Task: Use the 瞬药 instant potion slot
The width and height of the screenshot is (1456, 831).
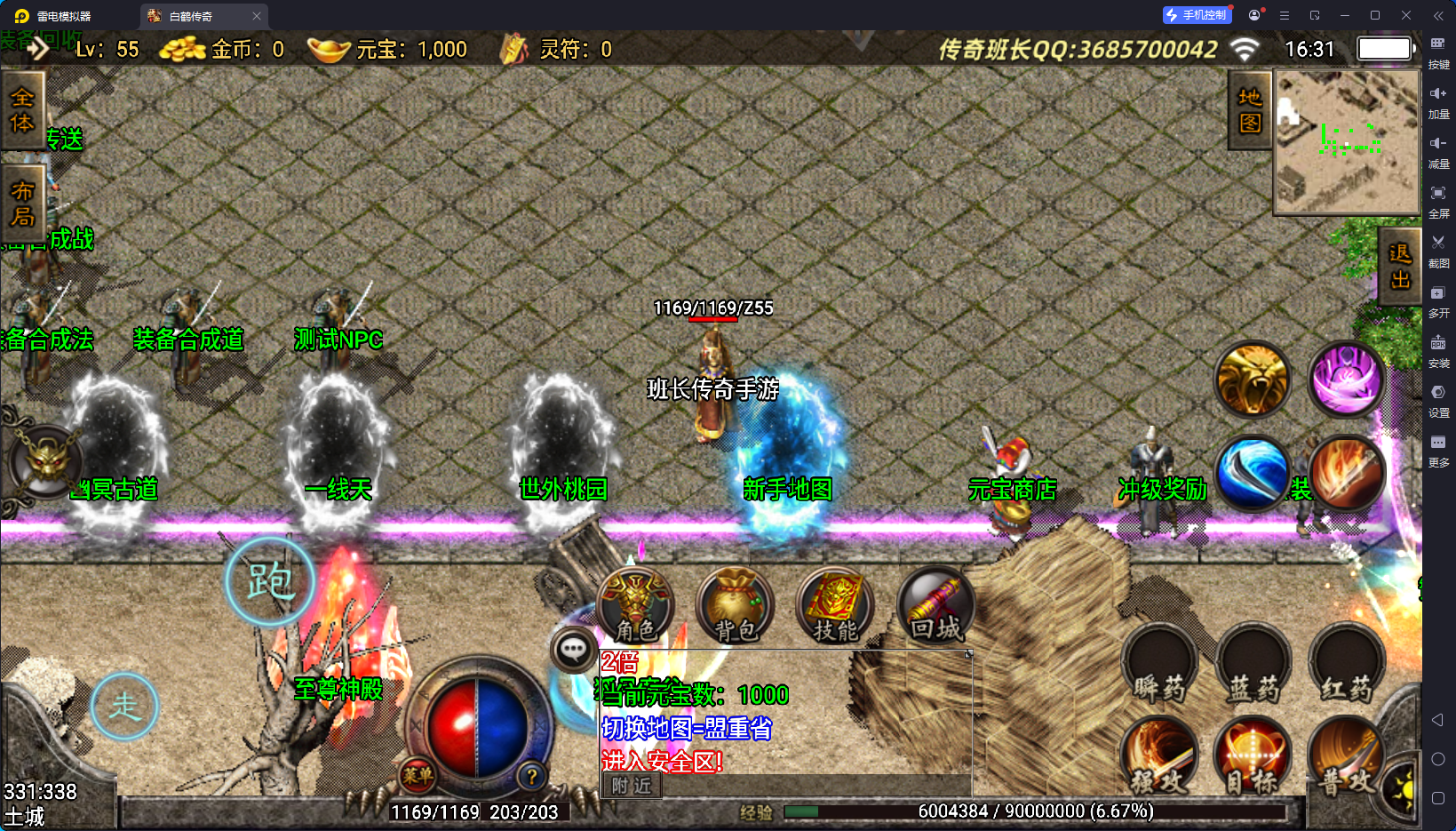Action: click(1159, 664)
